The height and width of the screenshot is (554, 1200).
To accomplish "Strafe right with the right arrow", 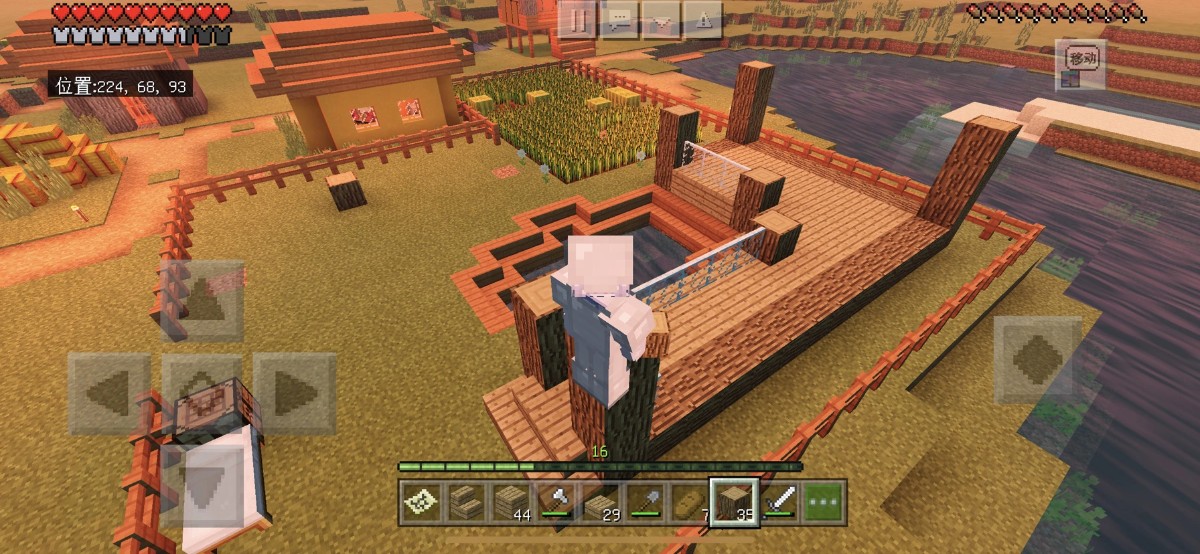I will (x=295, y=393).
